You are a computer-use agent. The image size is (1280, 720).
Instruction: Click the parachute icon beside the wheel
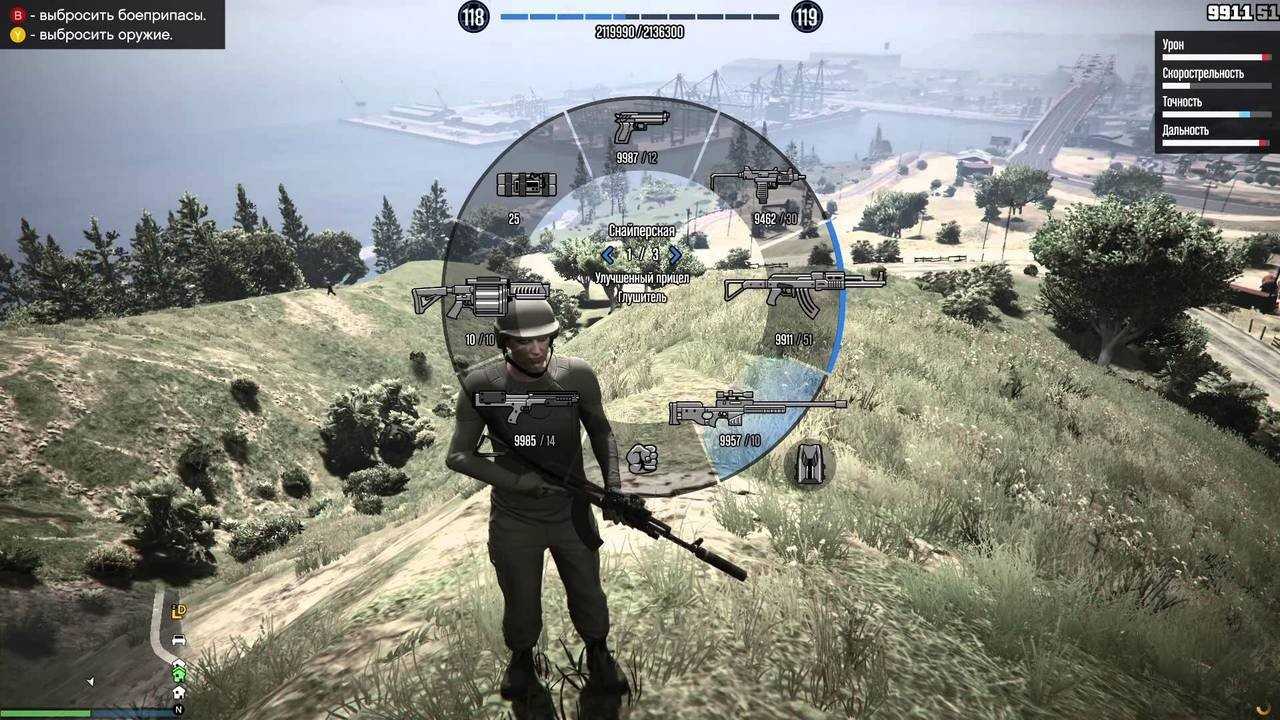tap(809, 464)
